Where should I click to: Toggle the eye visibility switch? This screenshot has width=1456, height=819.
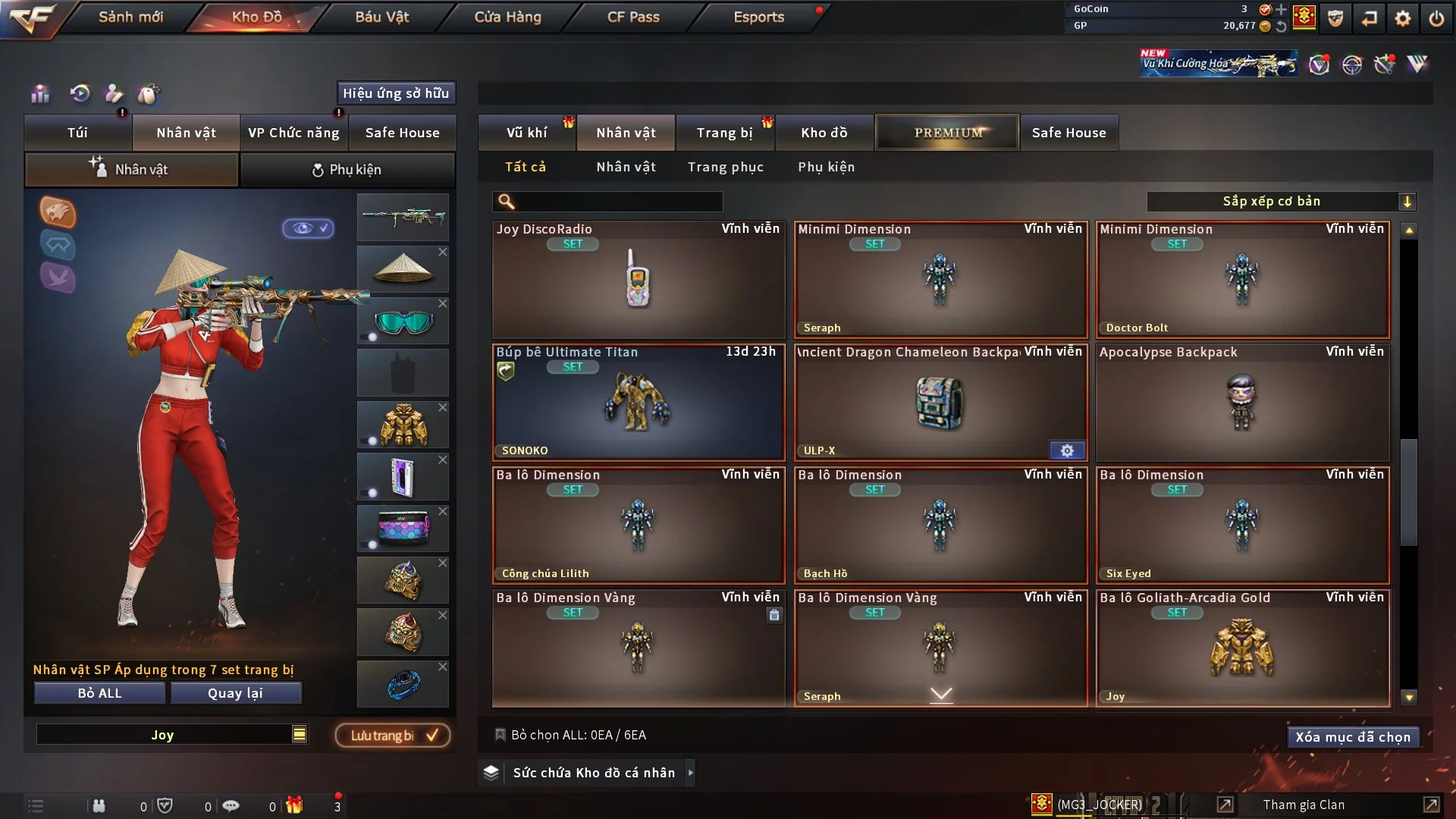pyautogui.click(x=309, y=228)
